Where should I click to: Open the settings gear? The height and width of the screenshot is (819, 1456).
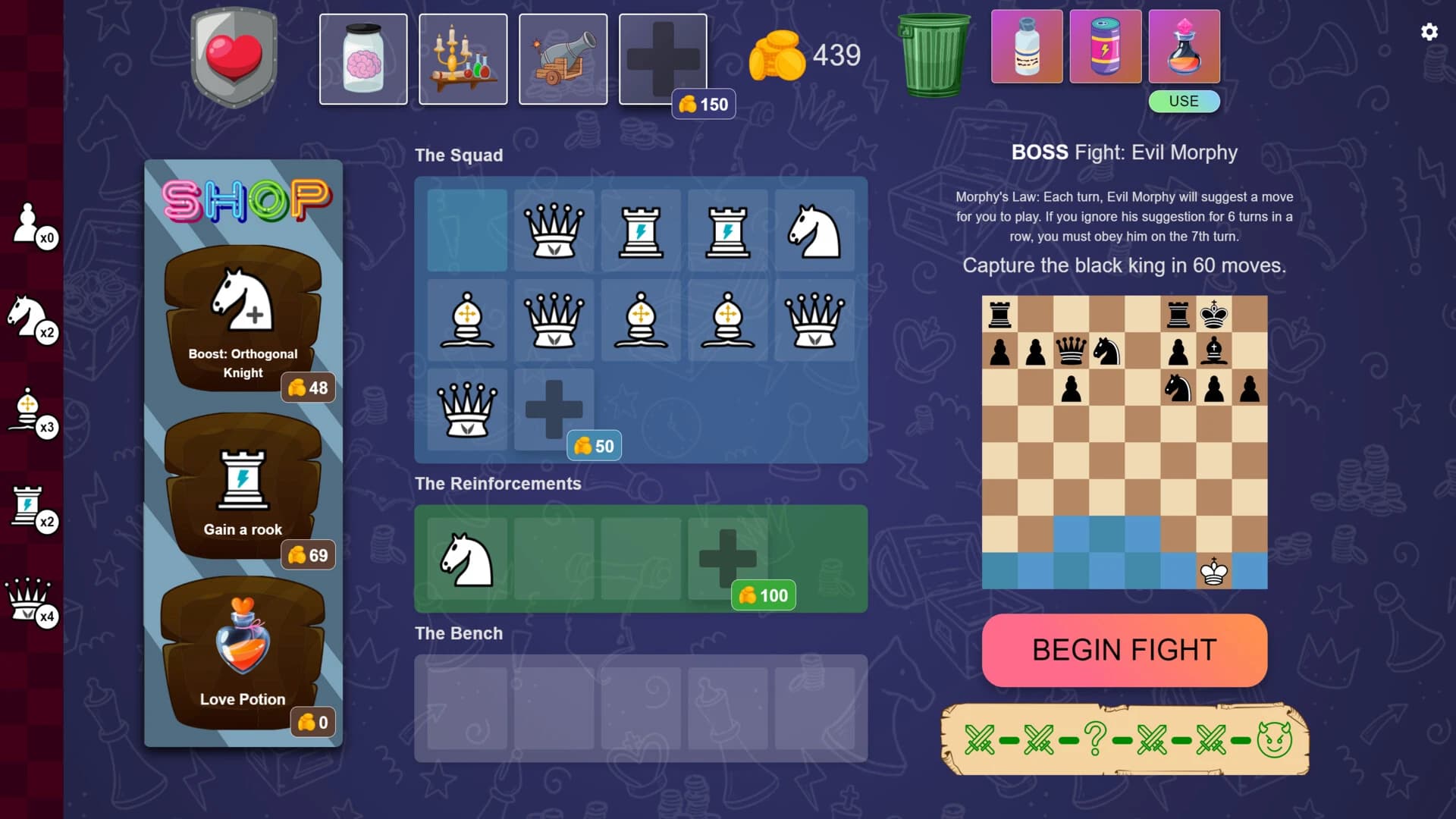tap(1429, 32)
